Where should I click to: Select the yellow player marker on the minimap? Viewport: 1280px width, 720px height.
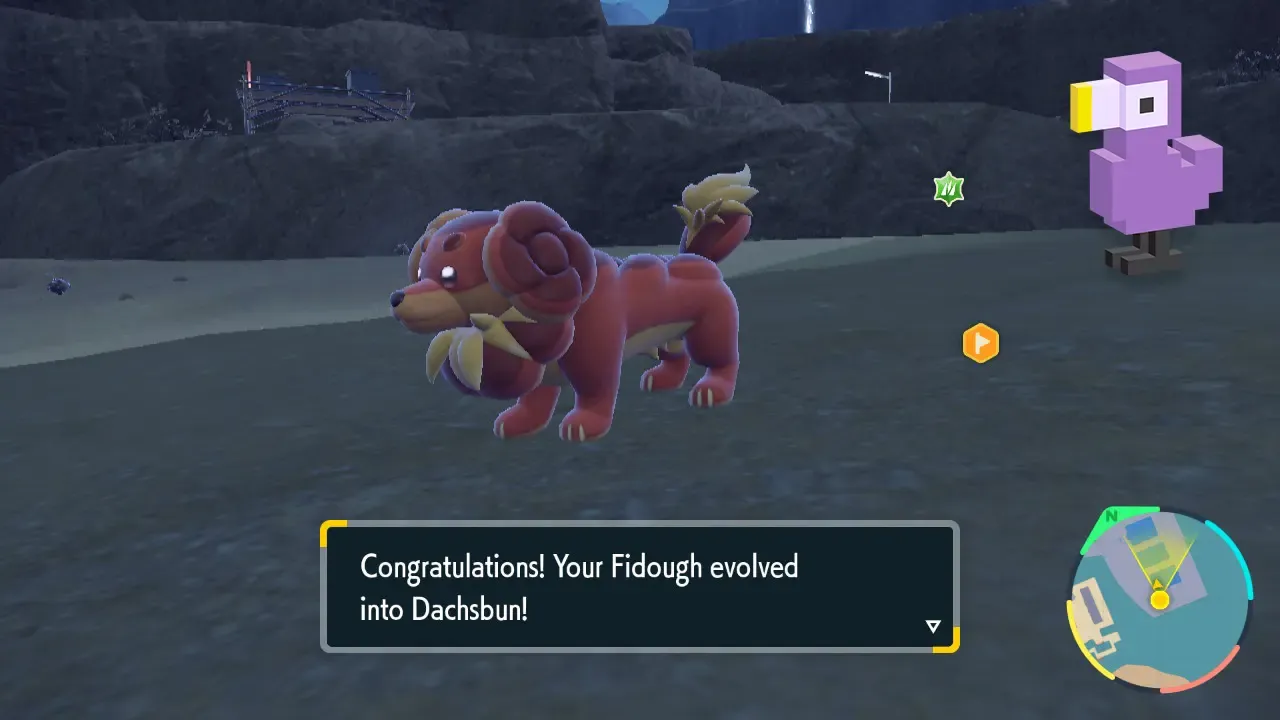[x=1159, y=599]
